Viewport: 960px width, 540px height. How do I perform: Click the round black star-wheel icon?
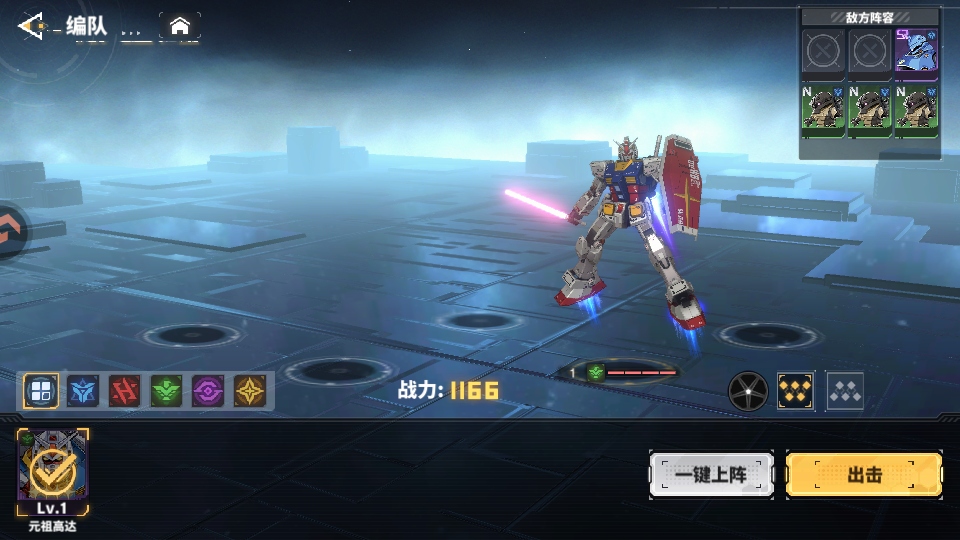746,391
